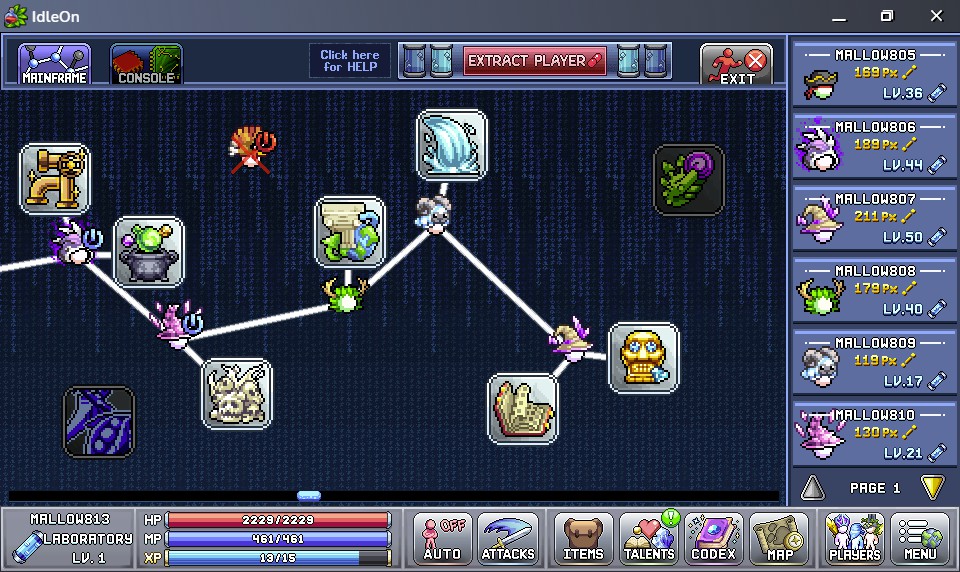960x572 pixels.
Task: Go to the next player page
Action: click(932, 488)
